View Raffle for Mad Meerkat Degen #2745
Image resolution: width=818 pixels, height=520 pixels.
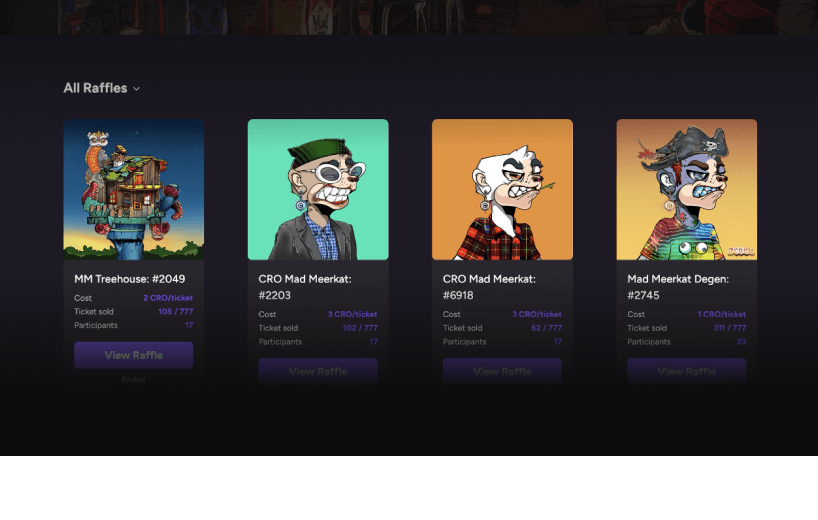tap(687, 372)
